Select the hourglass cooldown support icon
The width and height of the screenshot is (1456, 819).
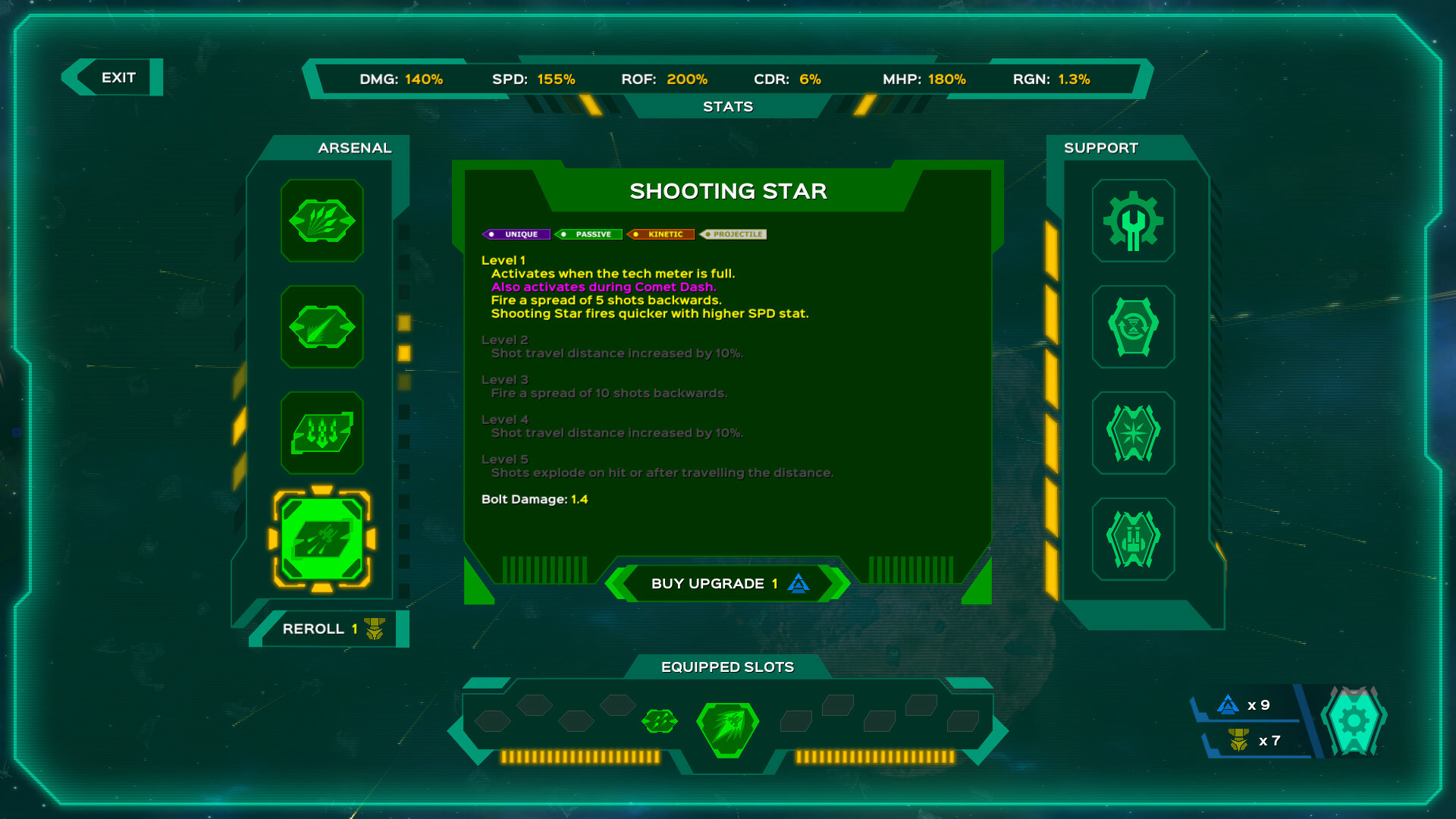click(1133, 328)
